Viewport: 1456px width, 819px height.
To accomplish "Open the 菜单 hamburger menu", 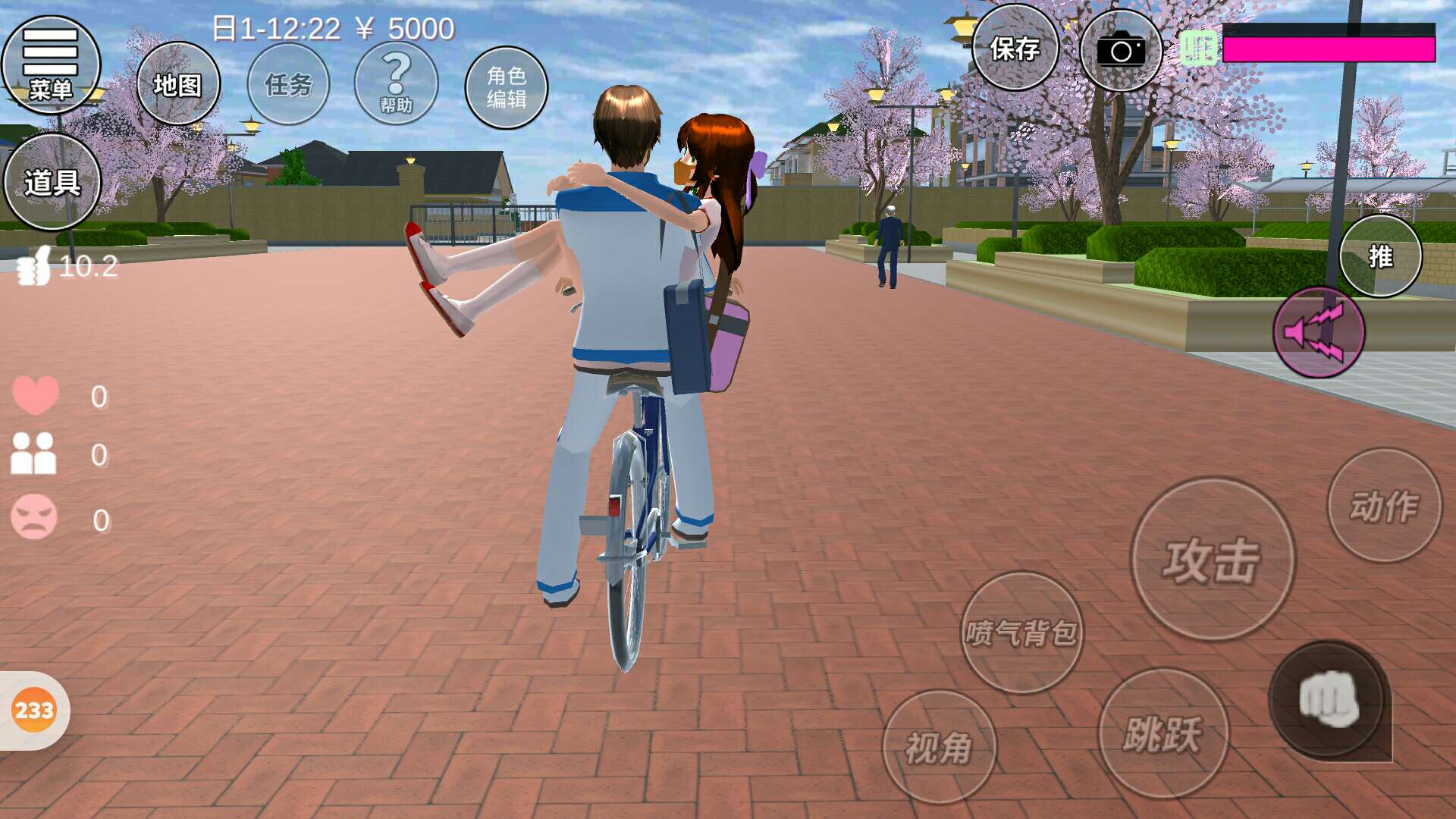I will (x=51, y=64).
